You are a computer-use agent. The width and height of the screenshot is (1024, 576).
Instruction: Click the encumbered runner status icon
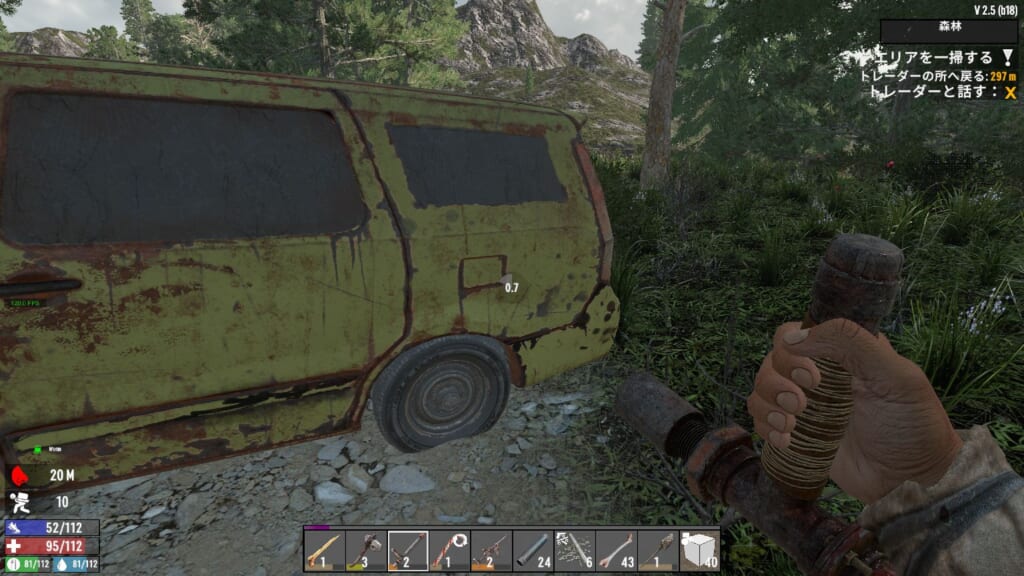(20, 501)
